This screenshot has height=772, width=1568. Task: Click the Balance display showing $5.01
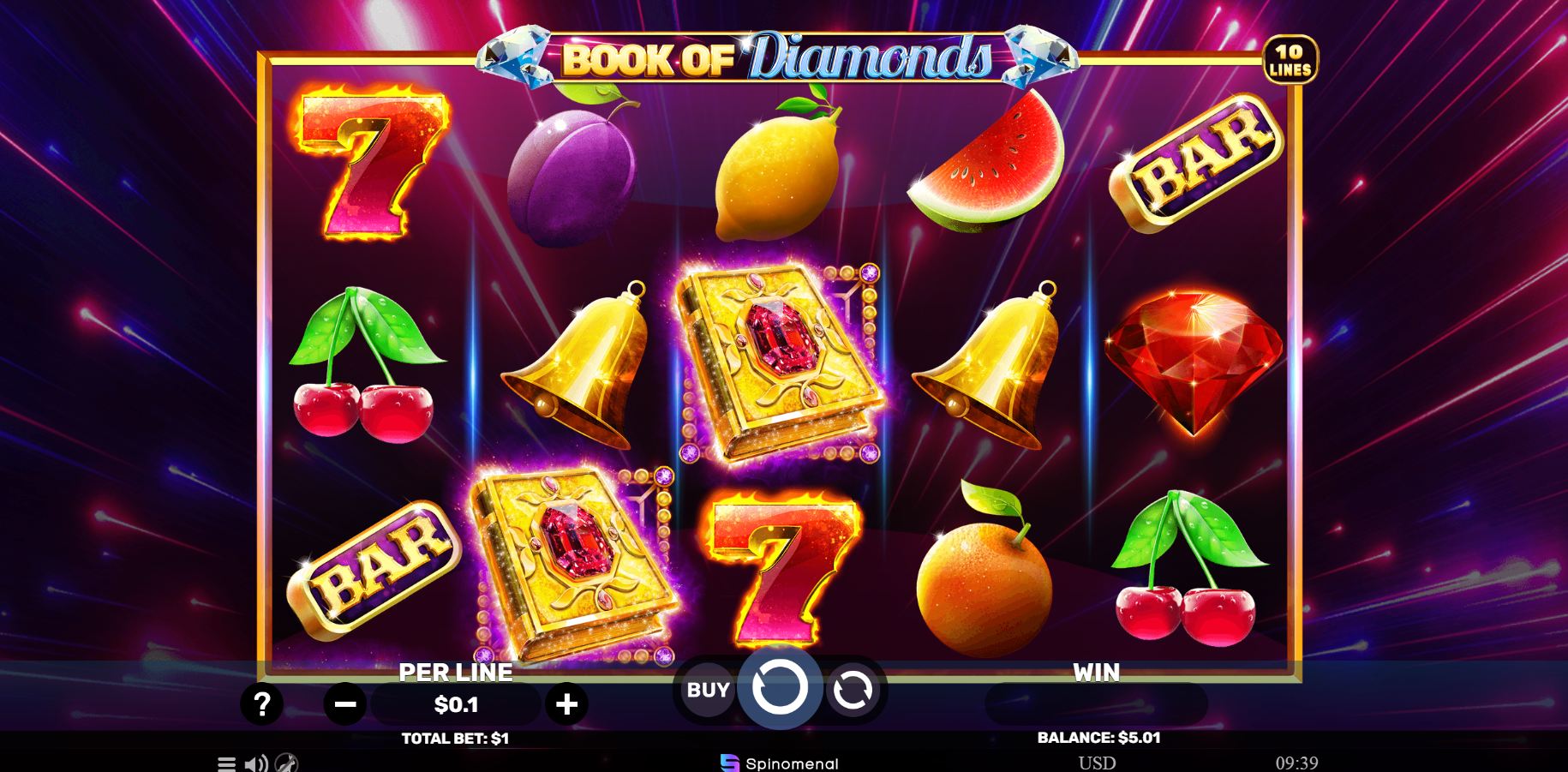coord(1098,736)
